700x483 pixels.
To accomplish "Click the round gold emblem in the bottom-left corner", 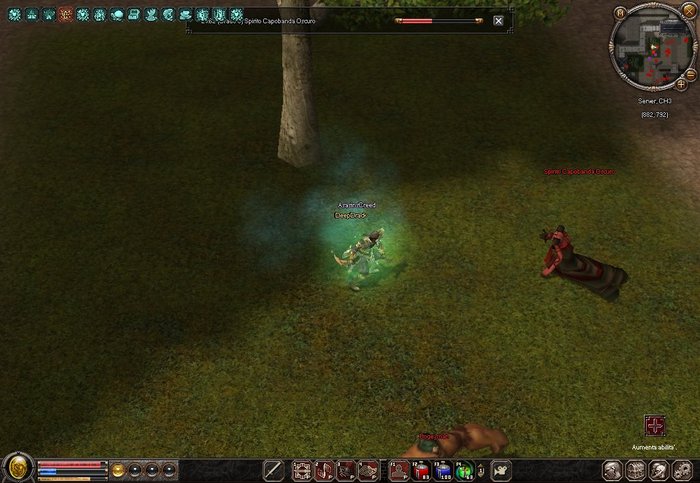I will (x=17, y=468).
